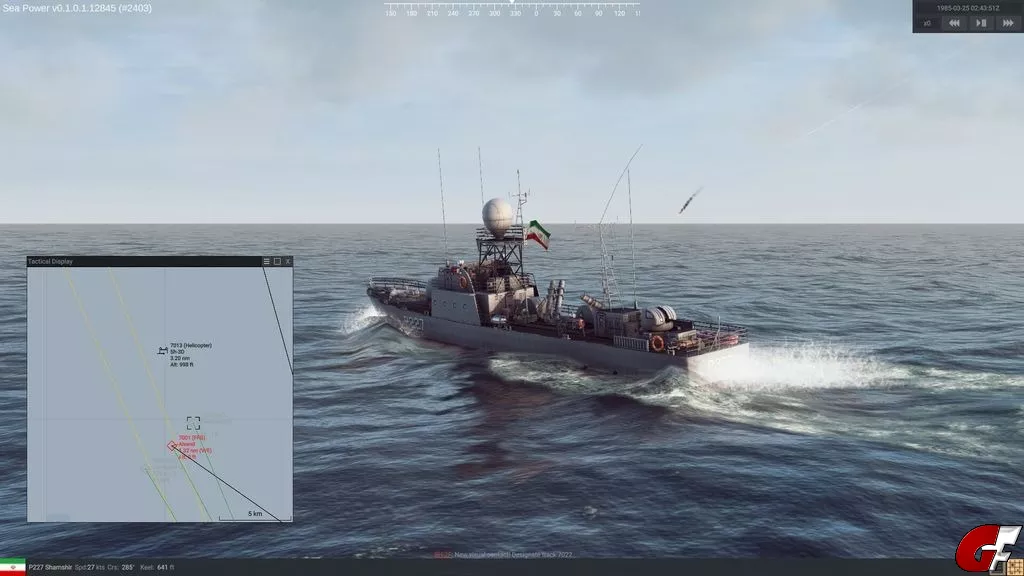Toggle play/pause in the time controls
The width and height of the screenshot is (1024, 576).
tap(981, 23)
